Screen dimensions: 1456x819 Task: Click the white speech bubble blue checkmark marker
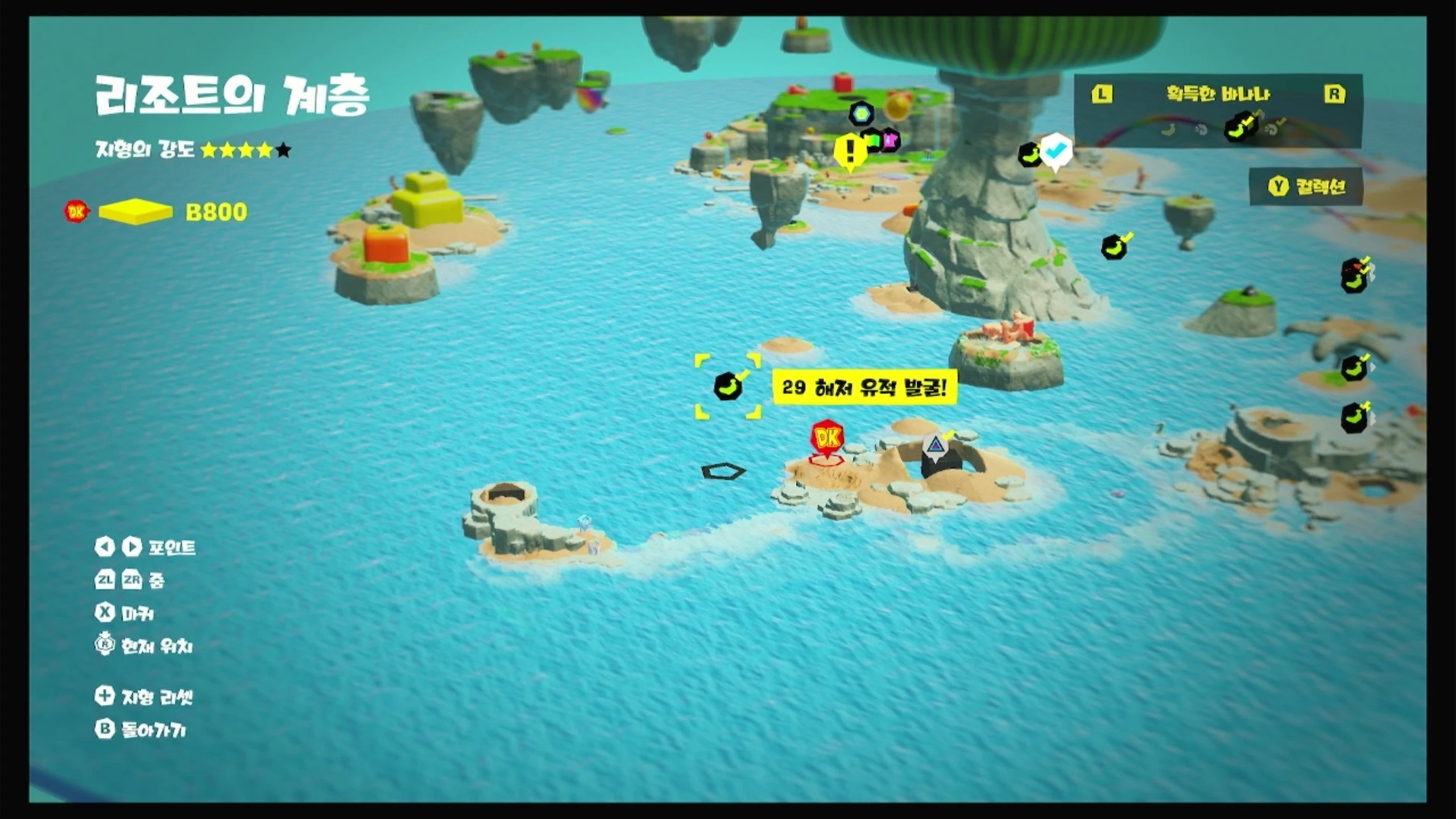(1056, 151)
